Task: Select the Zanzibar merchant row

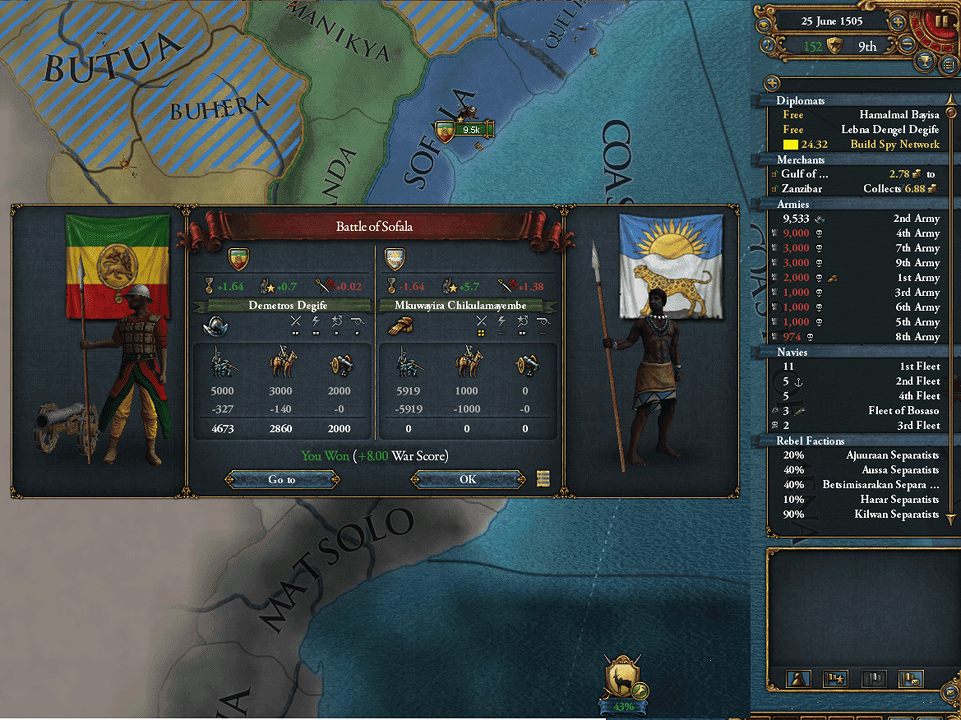Action: [860, 188]
